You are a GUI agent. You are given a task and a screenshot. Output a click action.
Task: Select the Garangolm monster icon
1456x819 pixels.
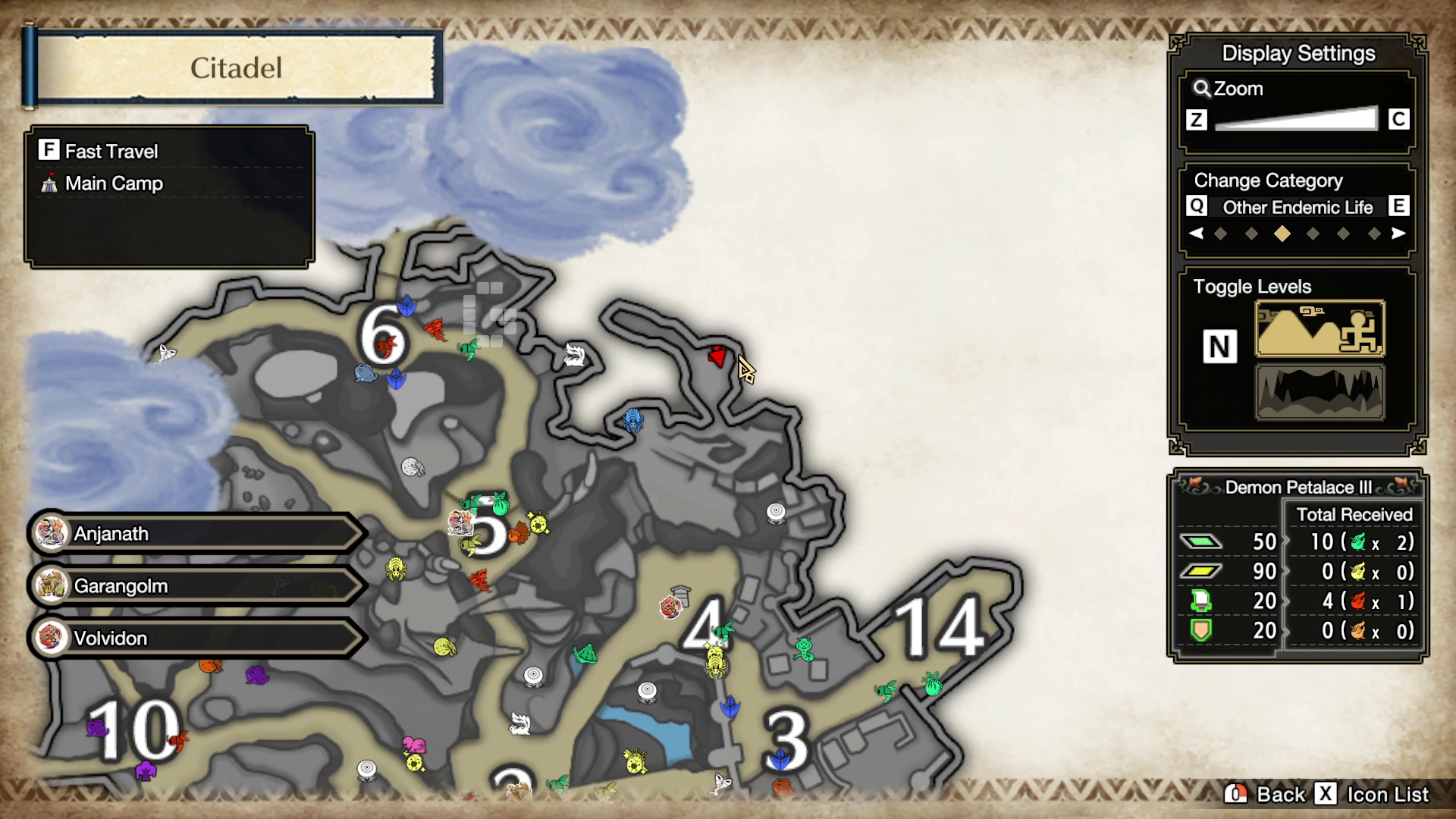coord(50,585)
